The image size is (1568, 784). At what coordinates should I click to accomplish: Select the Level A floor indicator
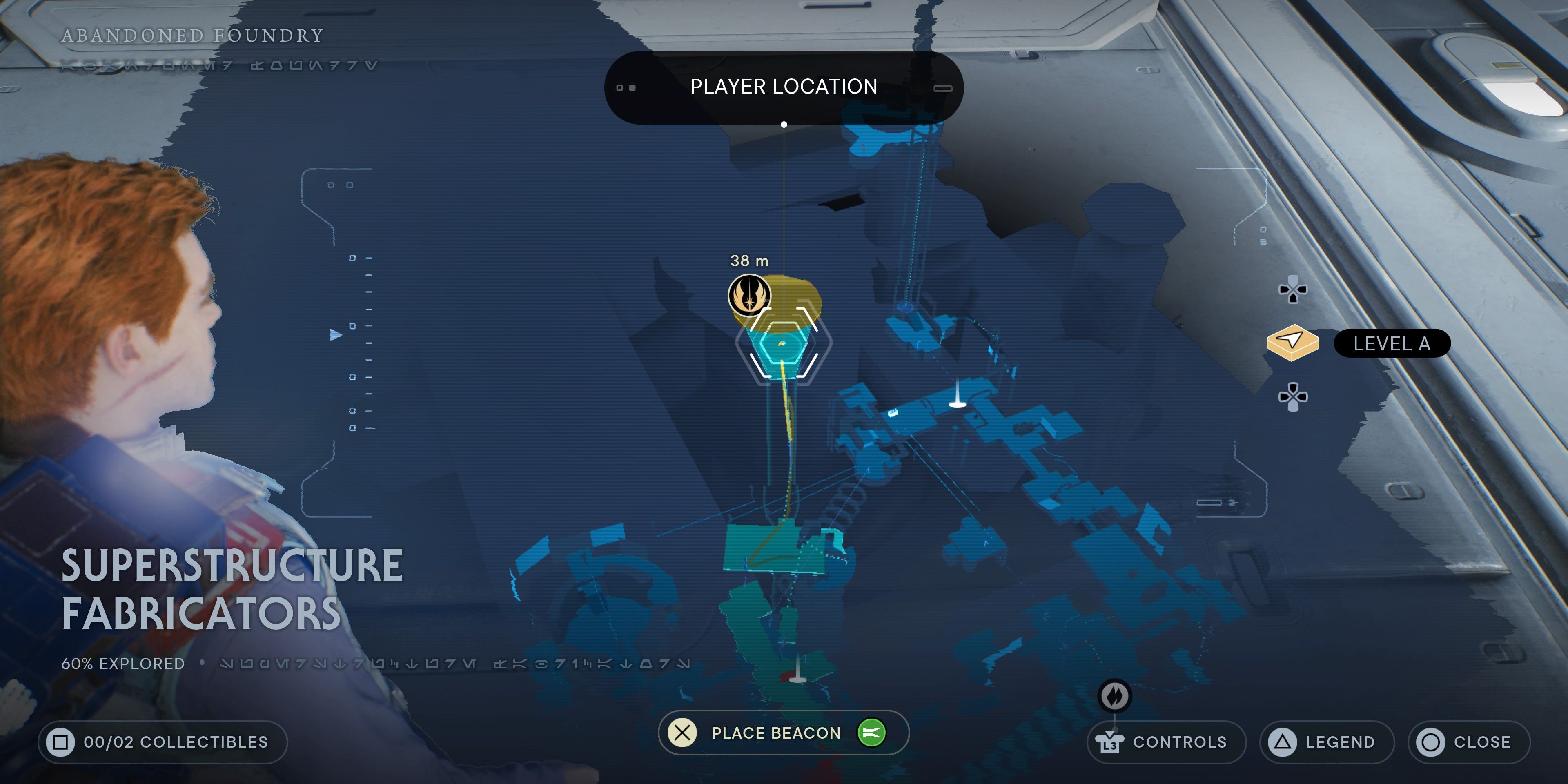click(1391, 344)
